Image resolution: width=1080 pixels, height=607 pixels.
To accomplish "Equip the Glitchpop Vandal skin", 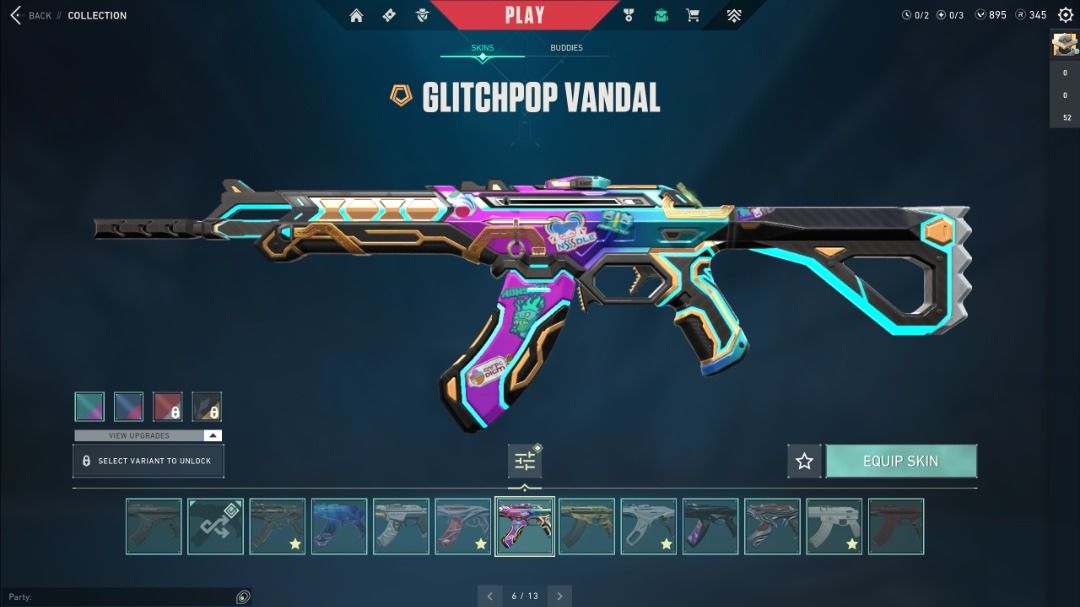I will pos(900,461).
